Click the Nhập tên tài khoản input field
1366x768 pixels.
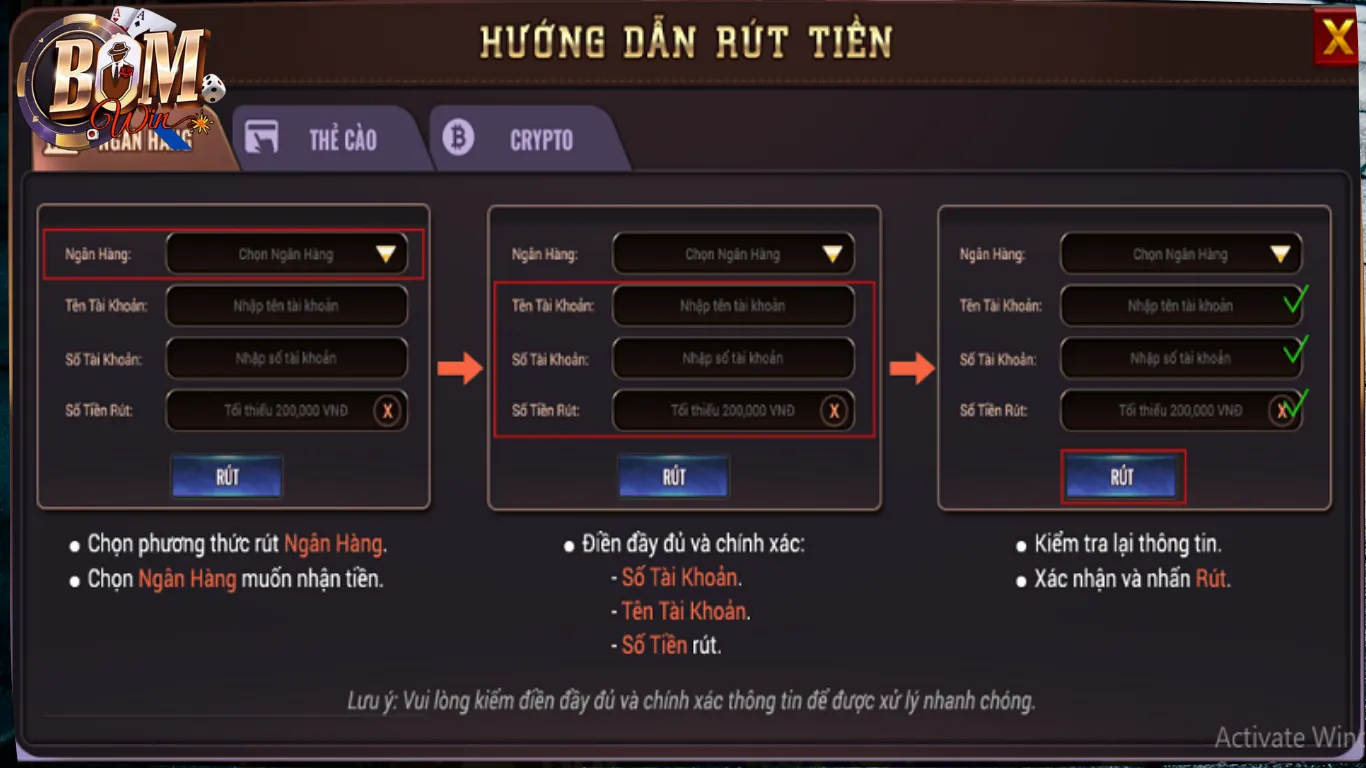pyautogui.click(x=286, y=306)
